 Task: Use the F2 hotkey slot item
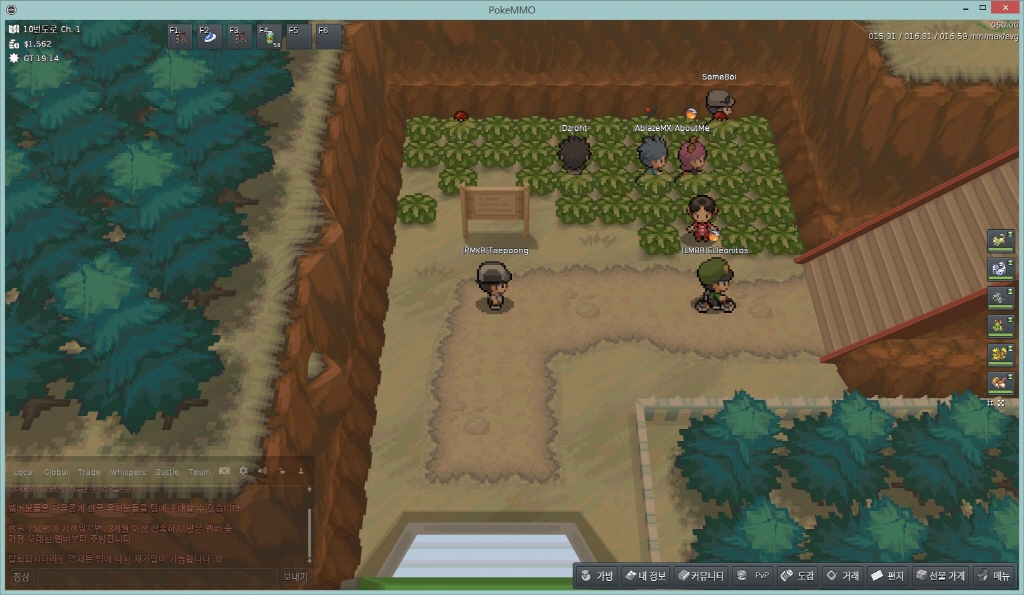(x=210, y=37)
